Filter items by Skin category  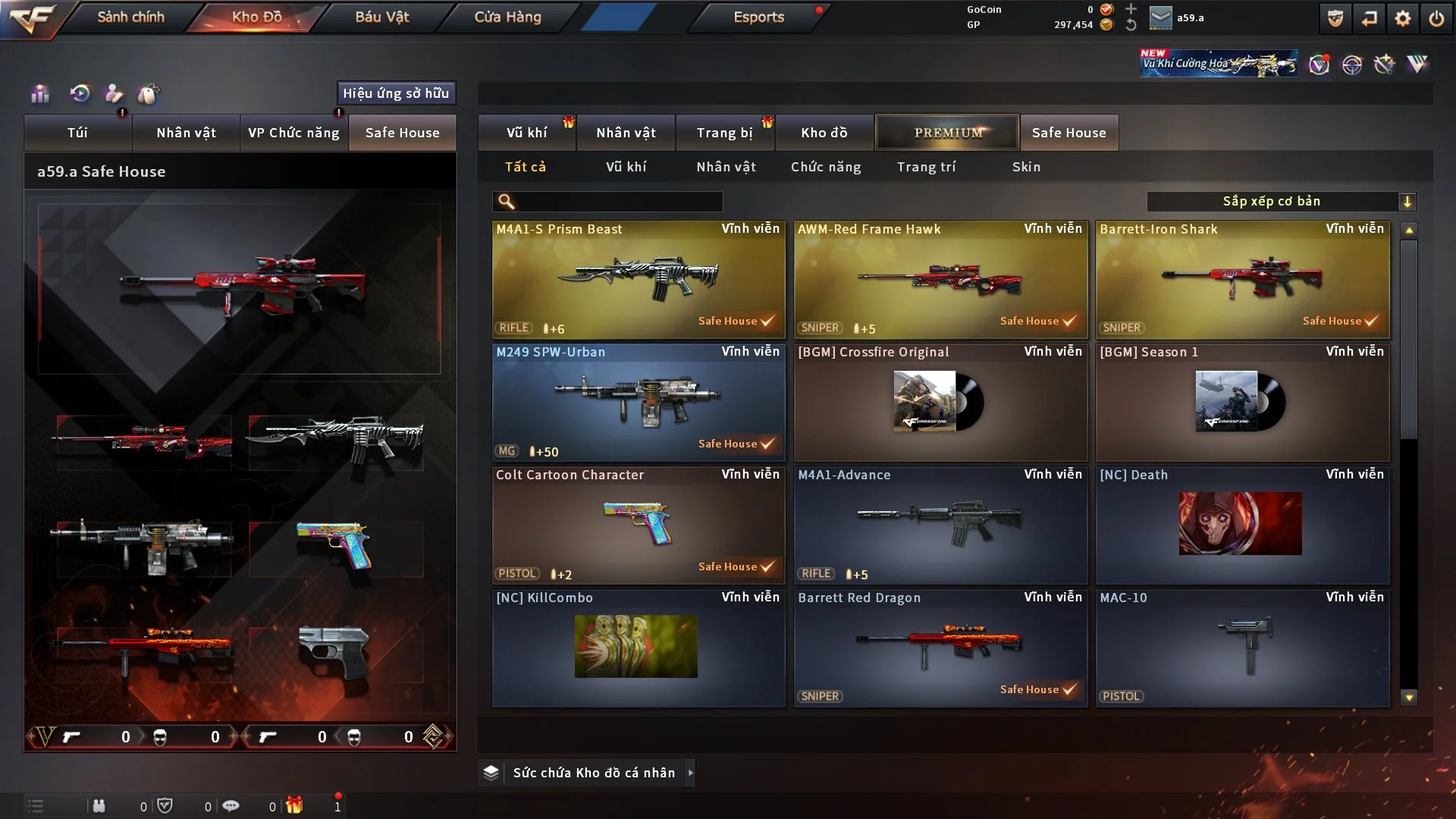click(1026, 167)
